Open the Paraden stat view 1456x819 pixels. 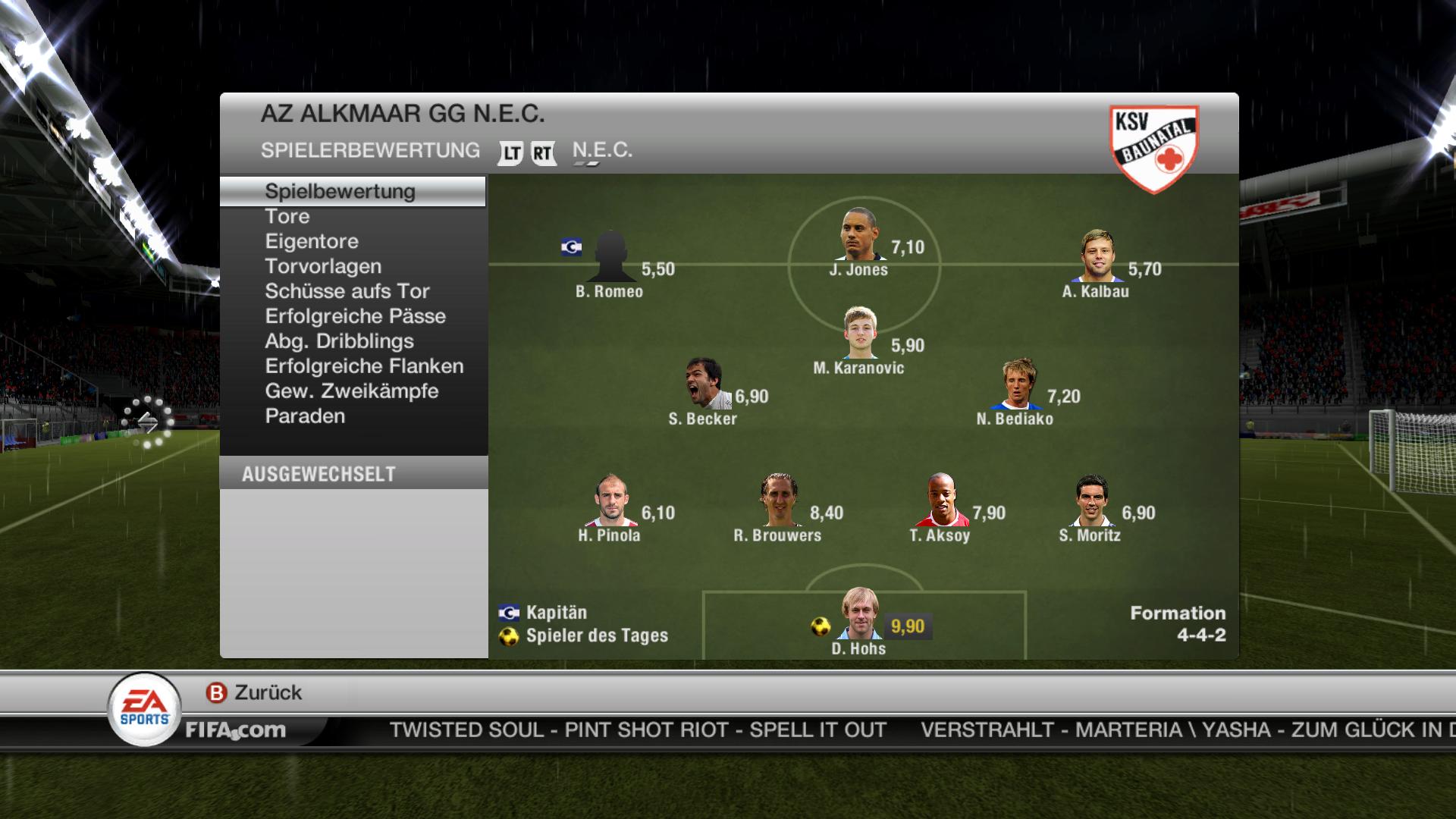click(x=305, y=417)
